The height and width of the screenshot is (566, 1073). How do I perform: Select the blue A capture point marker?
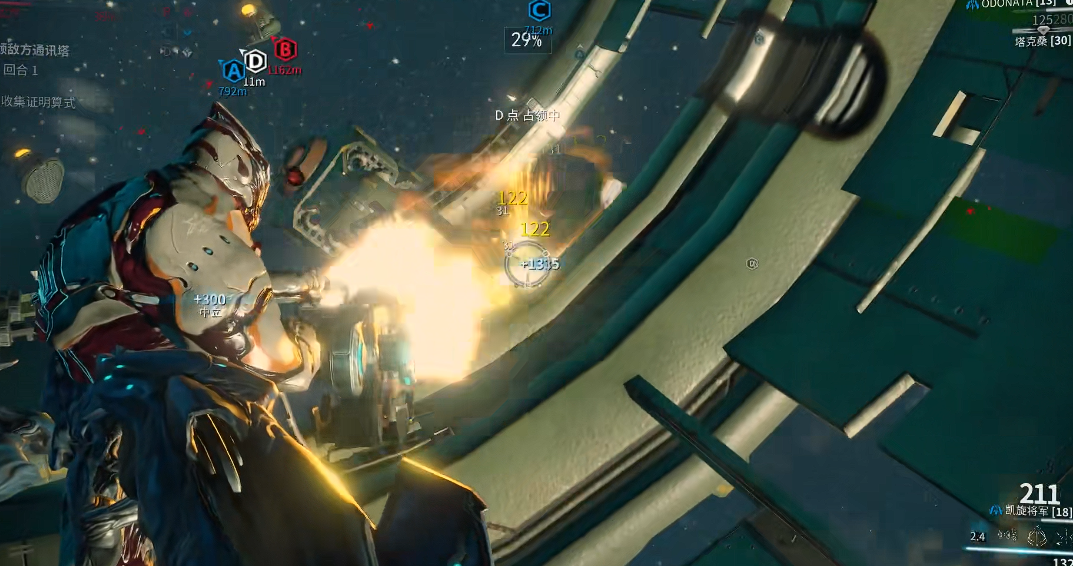(x=232, y=70)
